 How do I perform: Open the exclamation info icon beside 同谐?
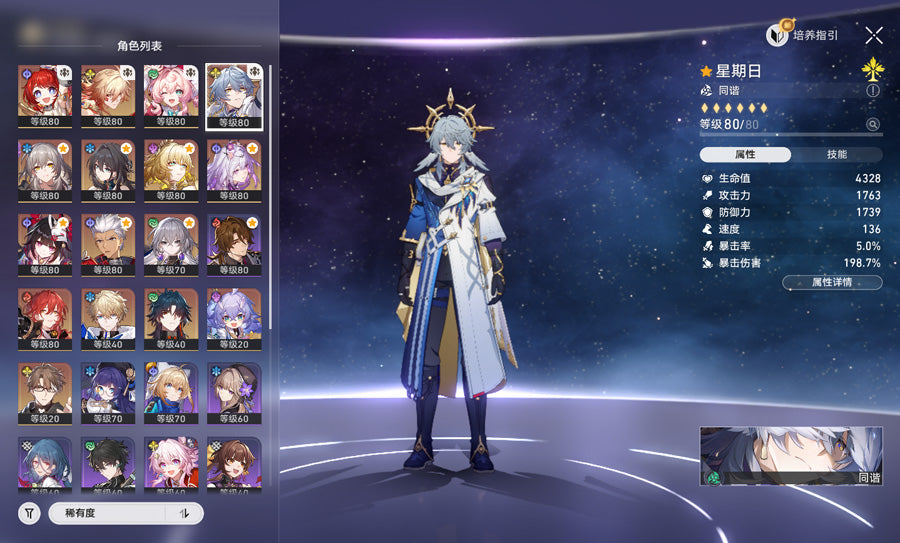[873, 90]
